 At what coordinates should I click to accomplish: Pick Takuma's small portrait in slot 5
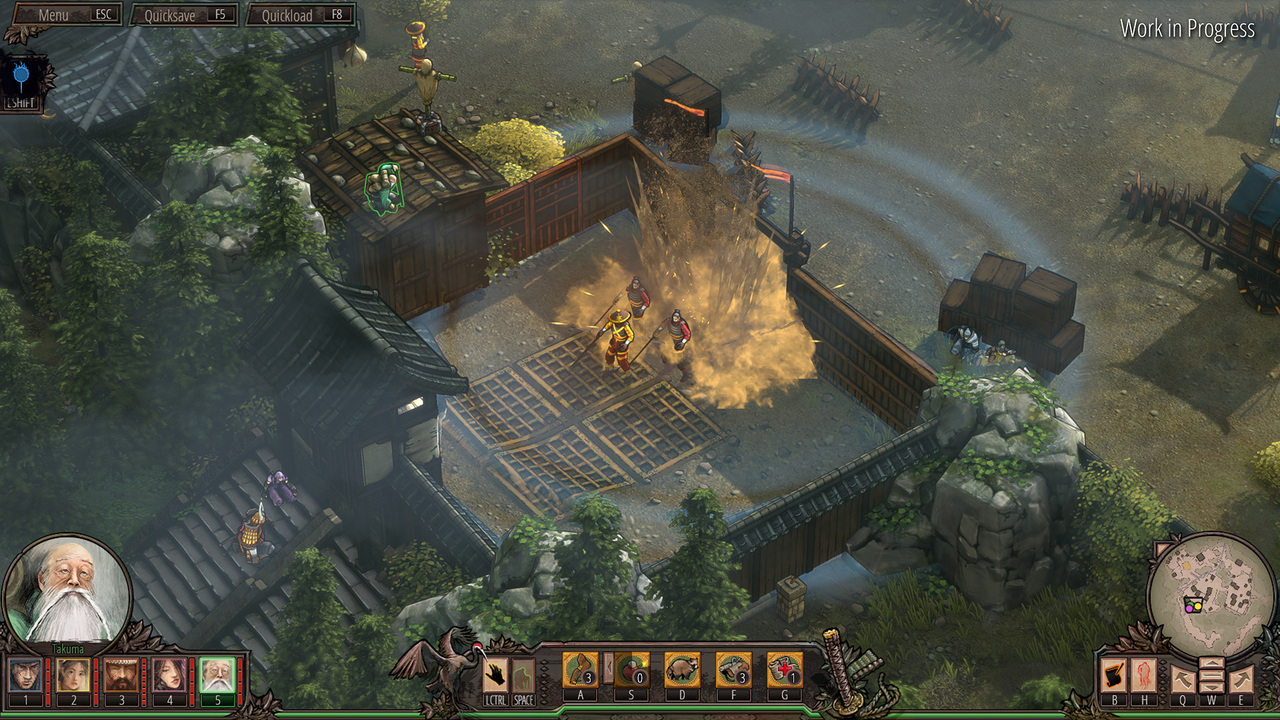217,675
